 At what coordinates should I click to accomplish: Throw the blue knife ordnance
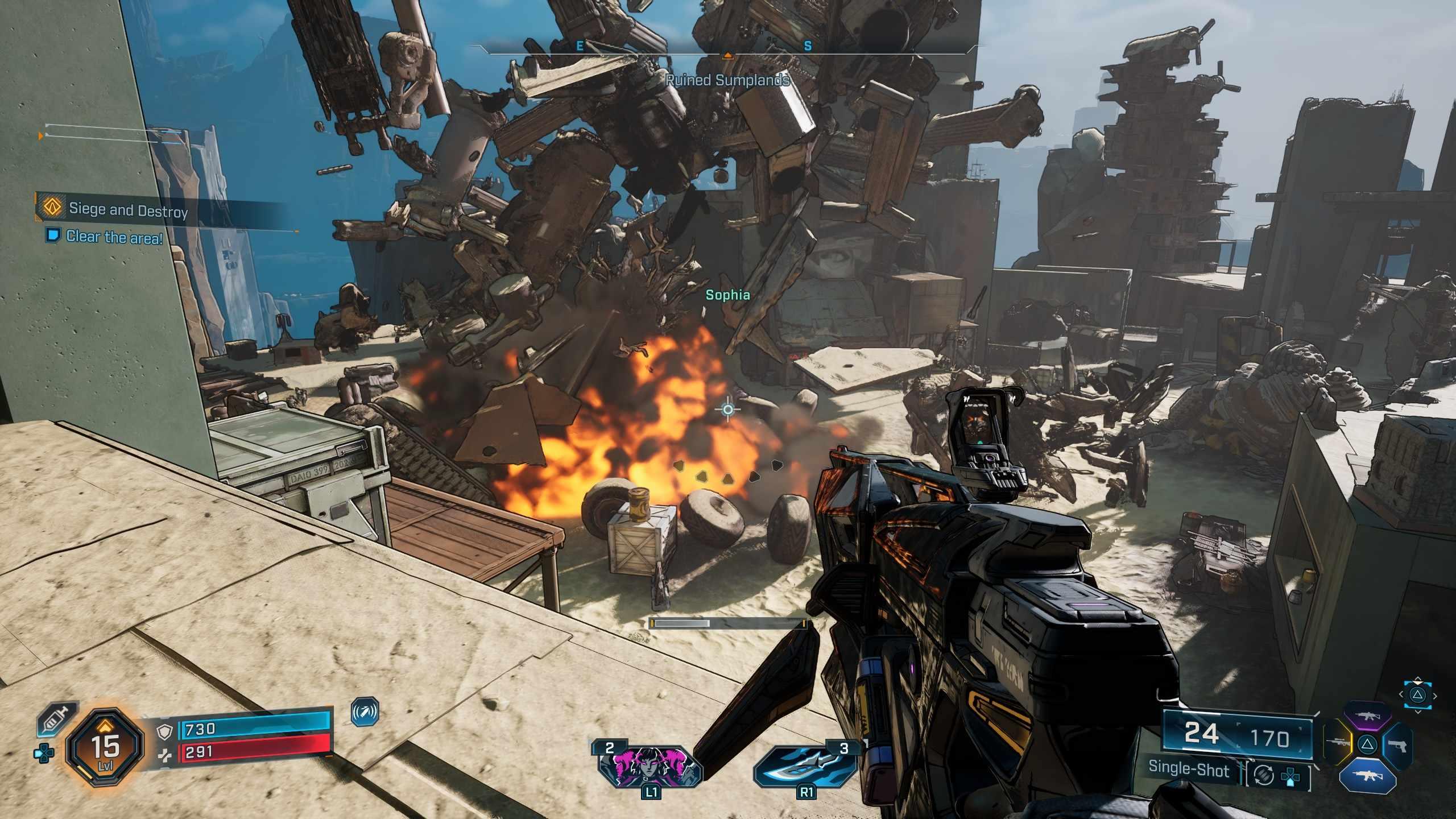(806, 766)
